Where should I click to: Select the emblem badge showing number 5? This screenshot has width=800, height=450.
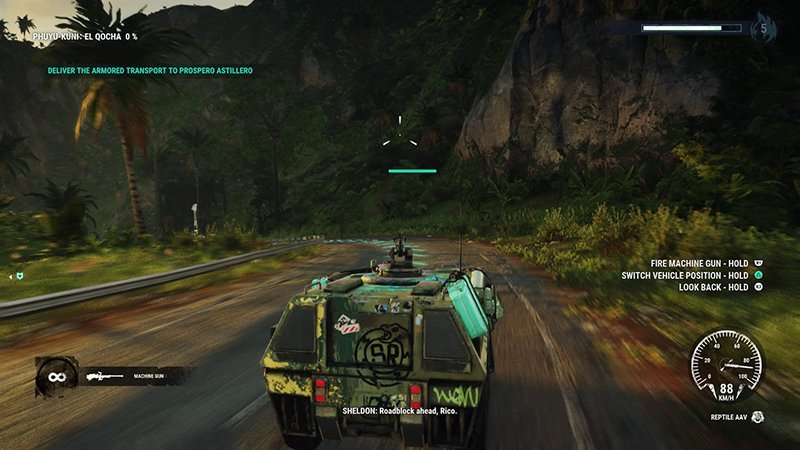[x=763, y=28]
